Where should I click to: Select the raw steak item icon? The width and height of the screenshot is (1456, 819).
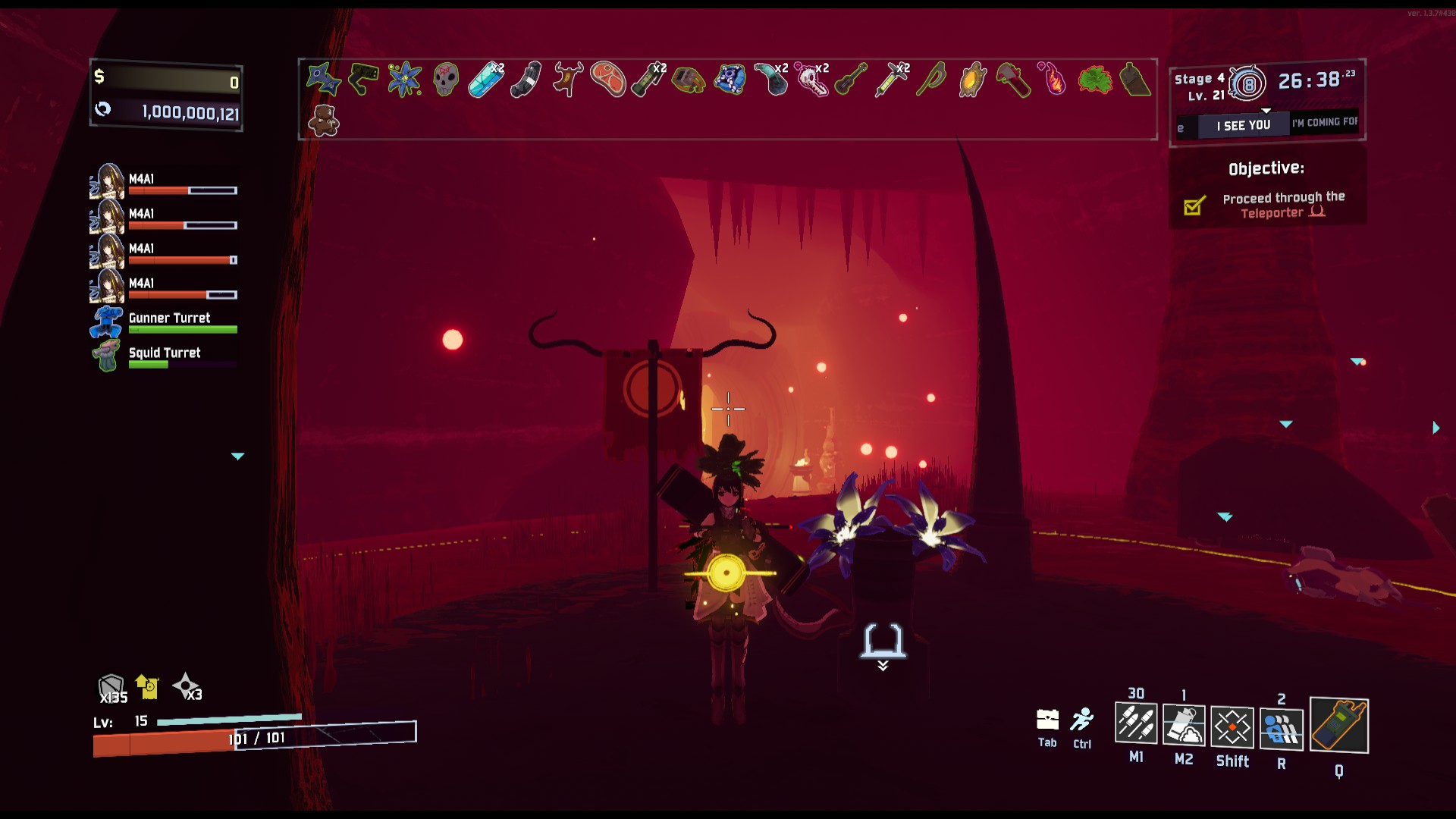[x=607, y=79]
